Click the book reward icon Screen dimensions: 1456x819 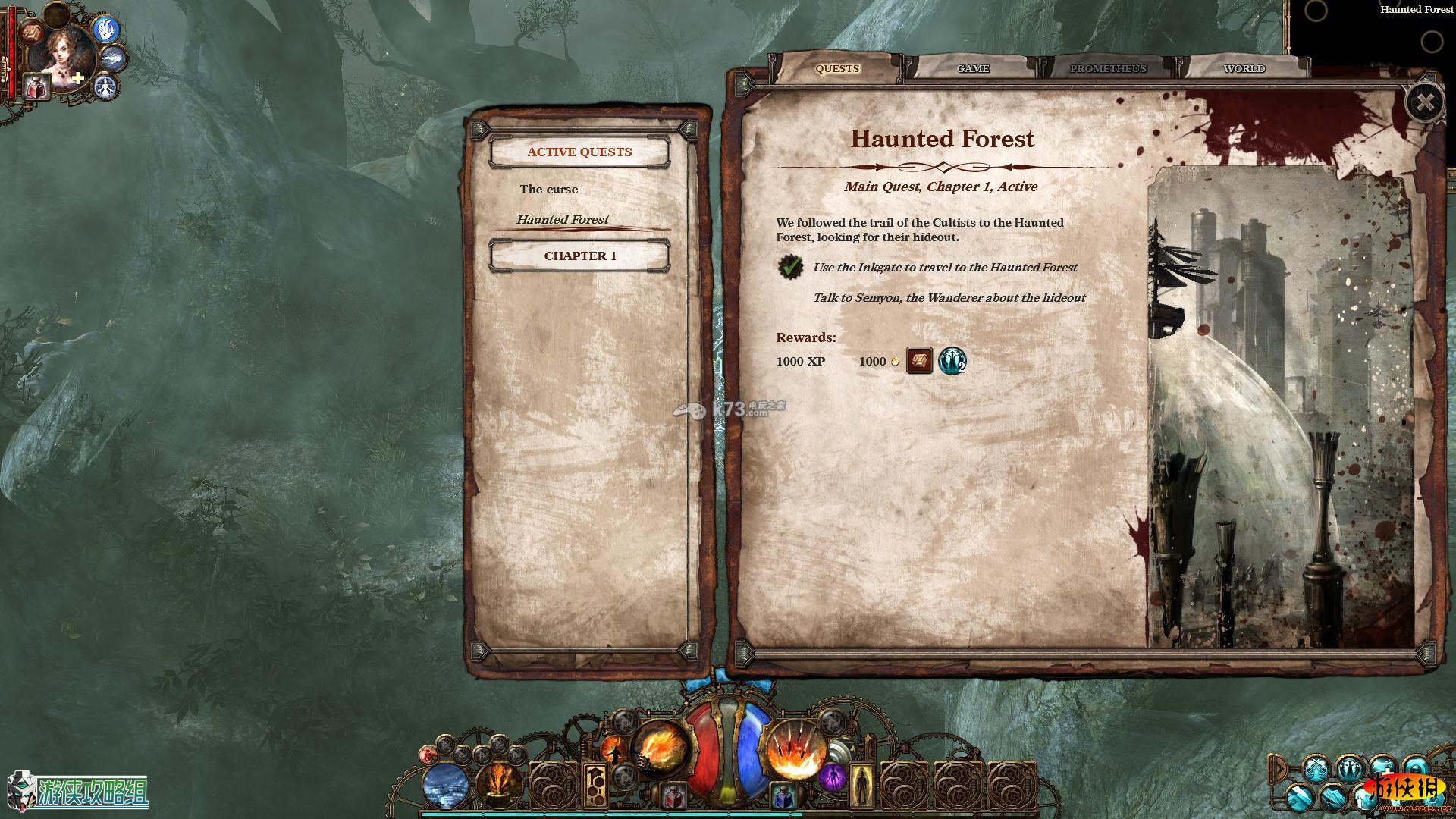(919, 361)
